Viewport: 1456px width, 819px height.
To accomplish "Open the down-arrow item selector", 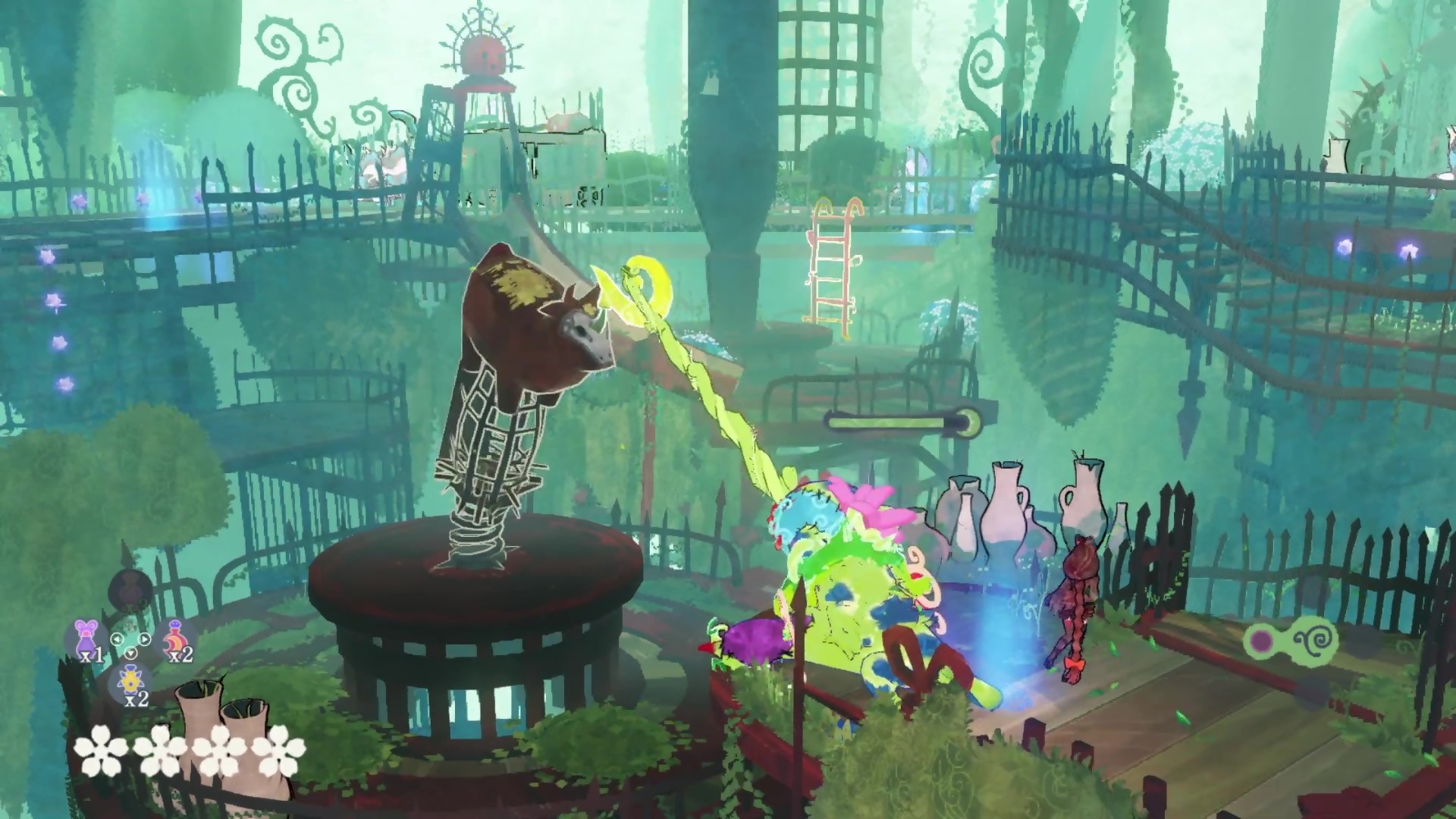I will [x=130, y=654].
